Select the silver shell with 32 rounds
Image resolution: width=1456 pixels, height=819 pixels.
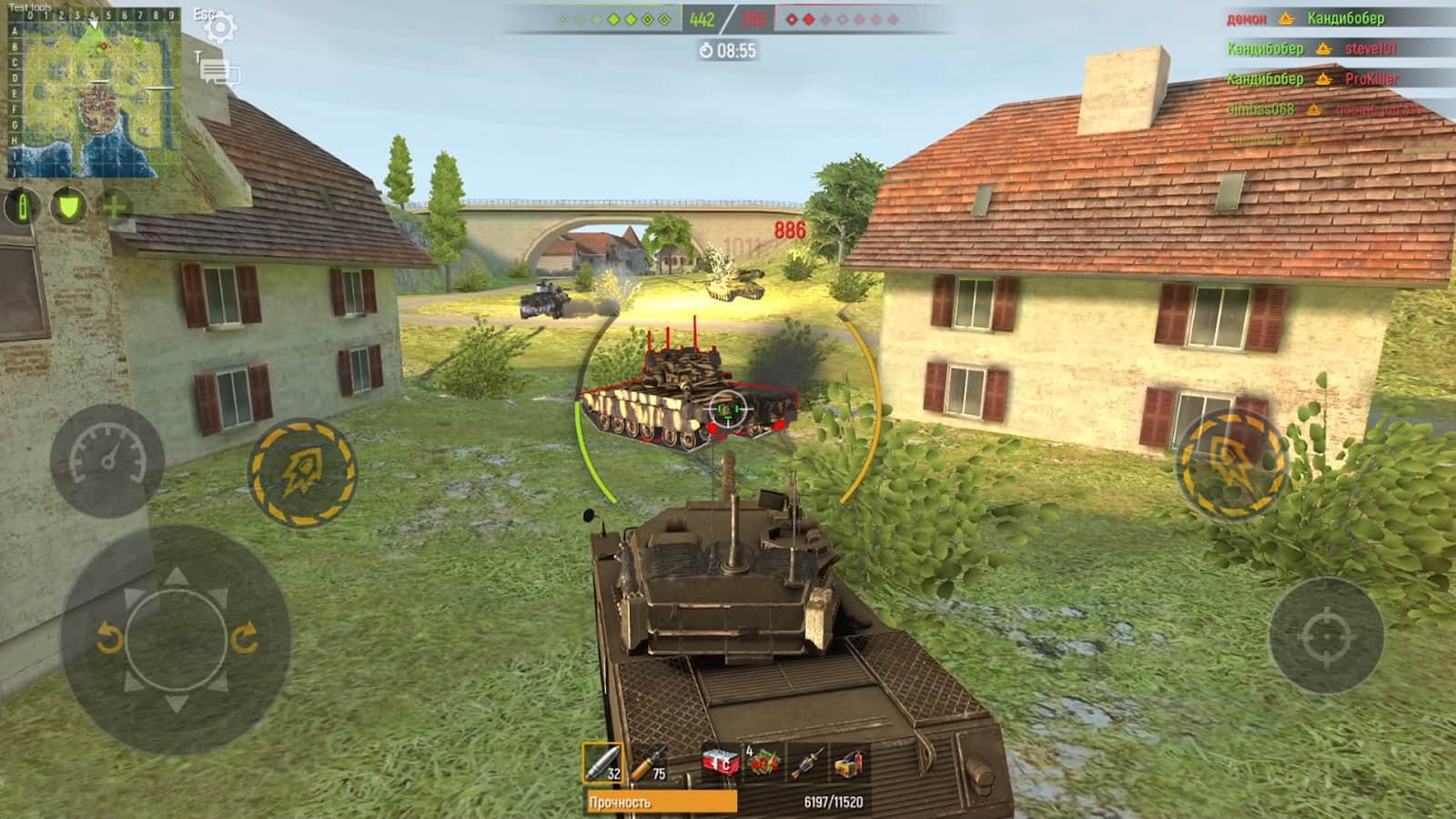pyautogui.click(x=602, y=763)
